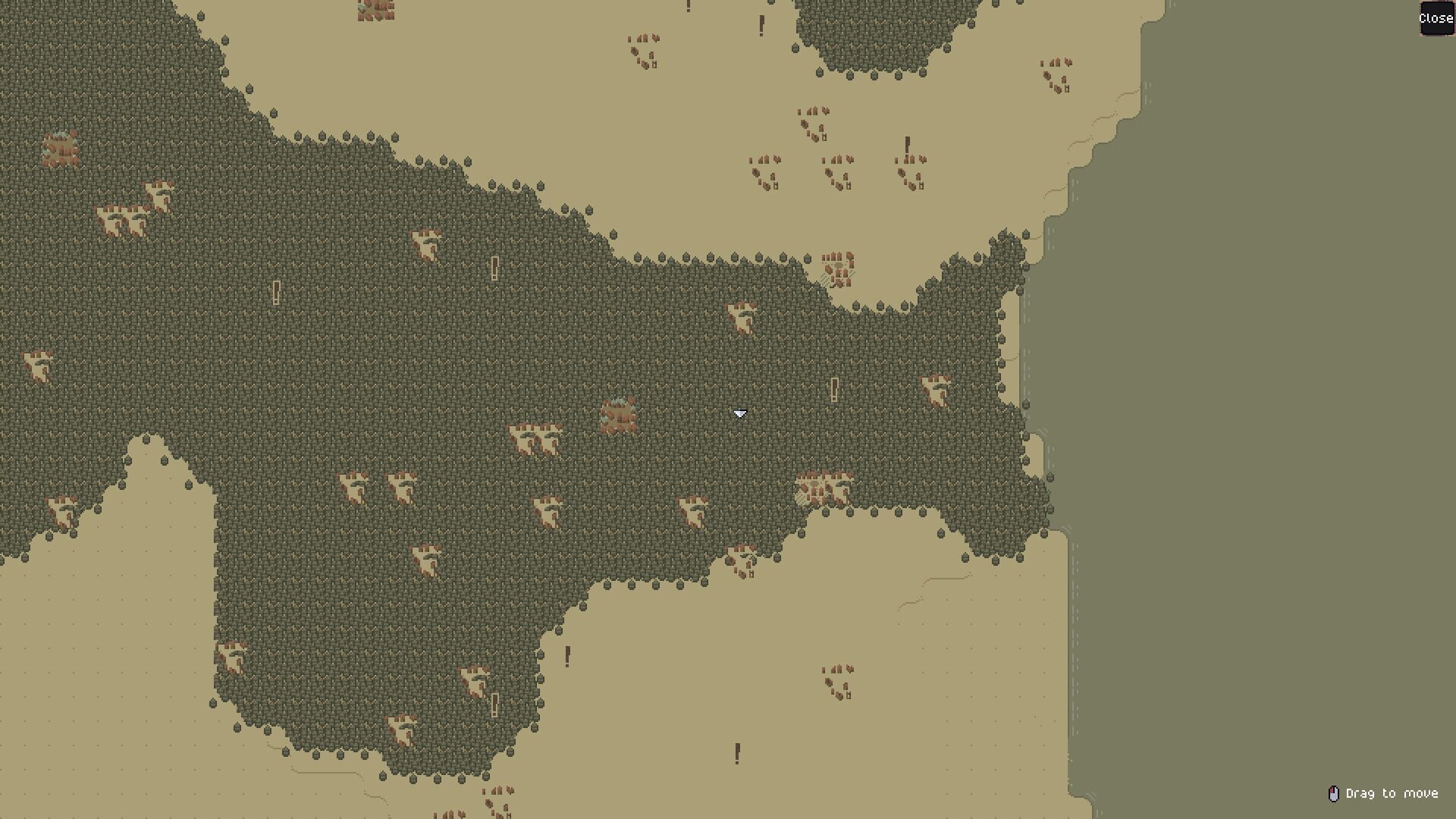Click the settlement in the mid-left forest
Viewport: 1456px width, 819px height.
tap(125, 216)
